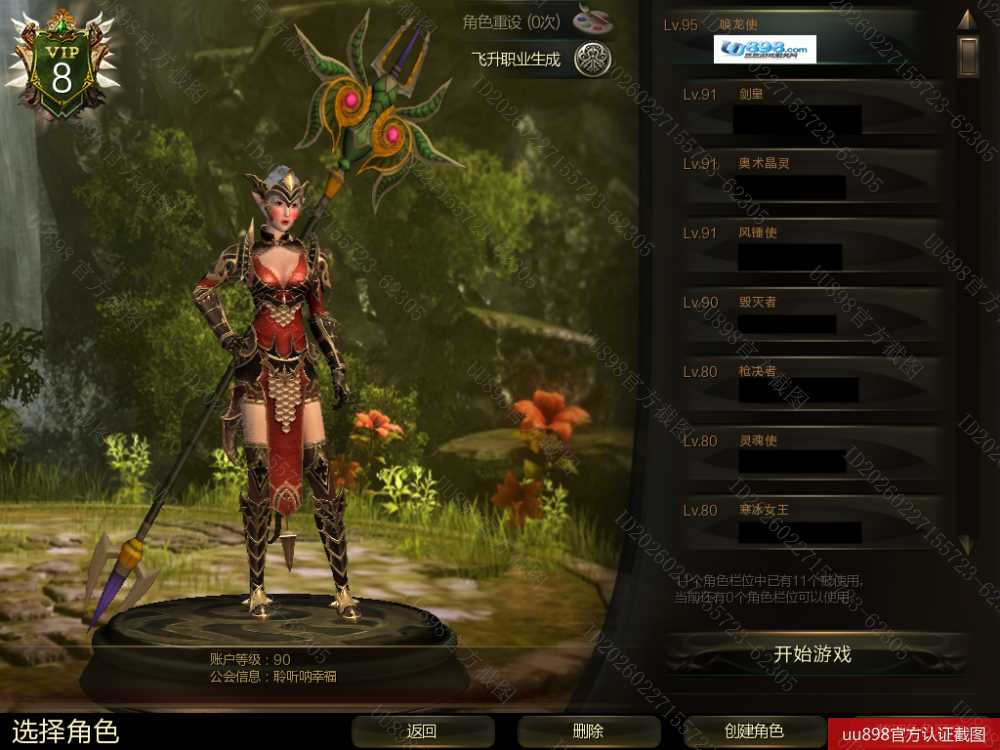1000x750 pixels.
Task: Activate 飞升职业生成 emblem button
Action: [x=592, y=60]
